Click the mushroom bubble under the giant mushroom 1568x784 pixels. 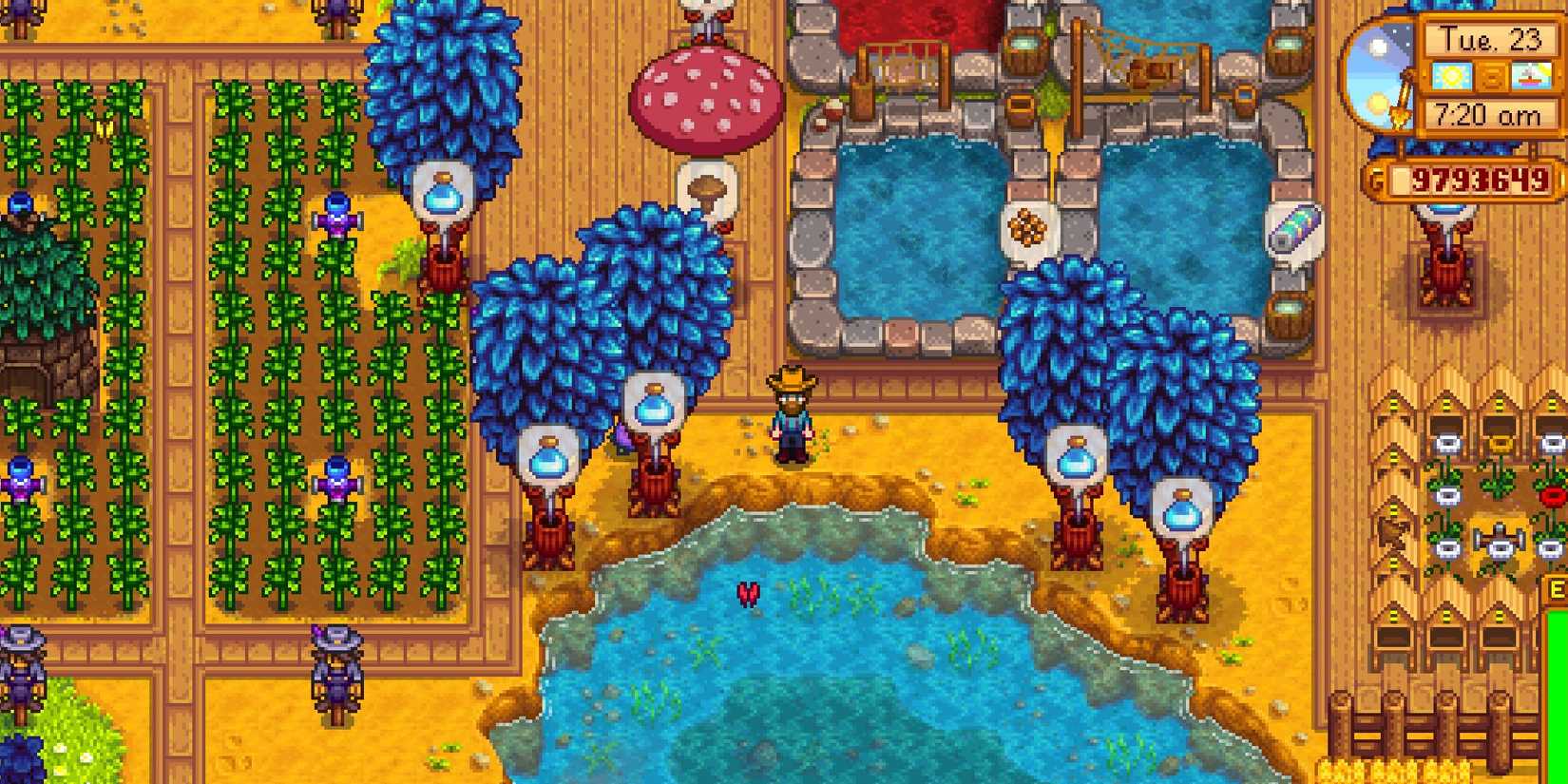coord(707,187)
